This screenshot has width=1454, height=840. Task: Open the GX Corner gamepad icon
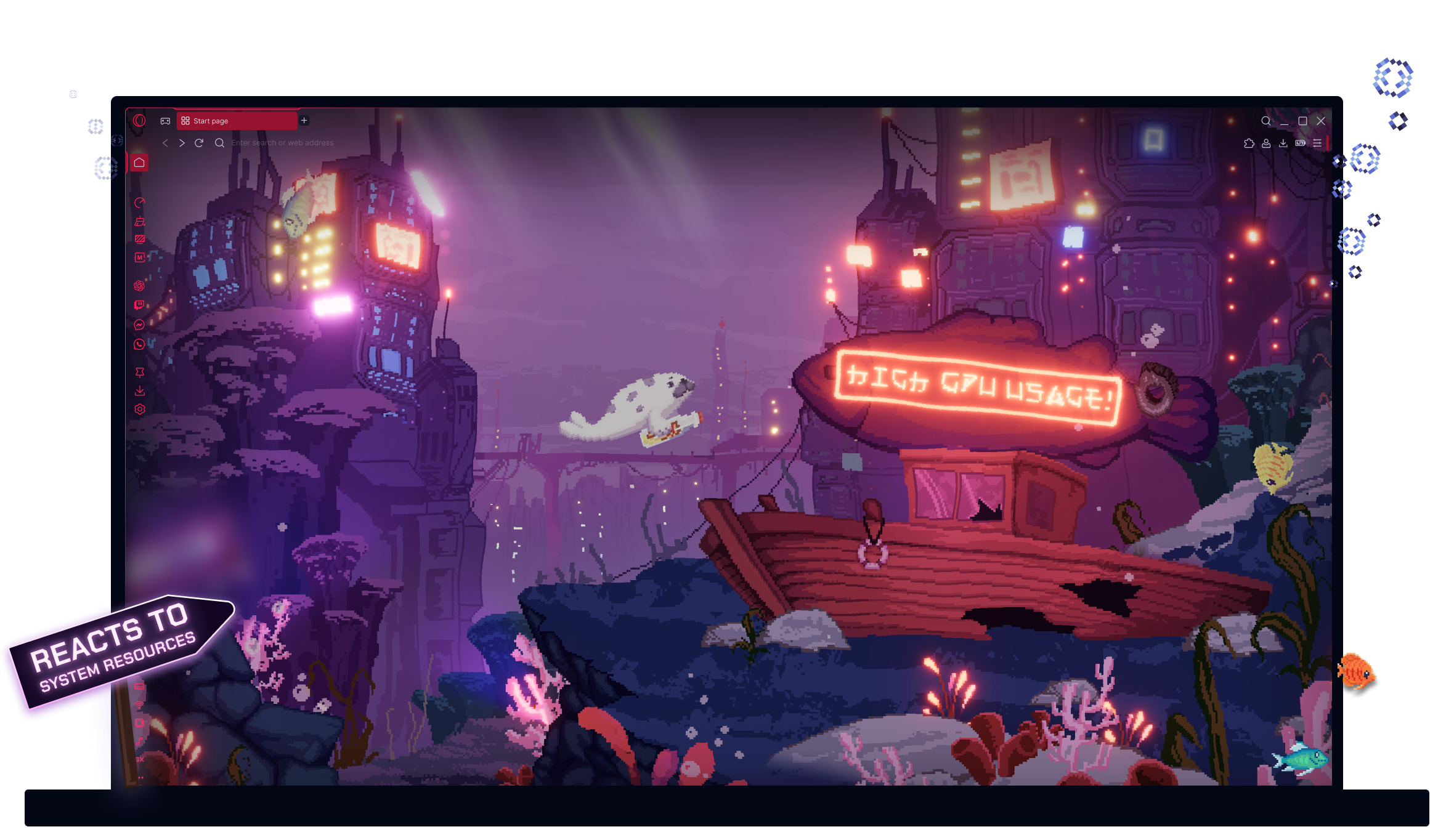[165, 121]
